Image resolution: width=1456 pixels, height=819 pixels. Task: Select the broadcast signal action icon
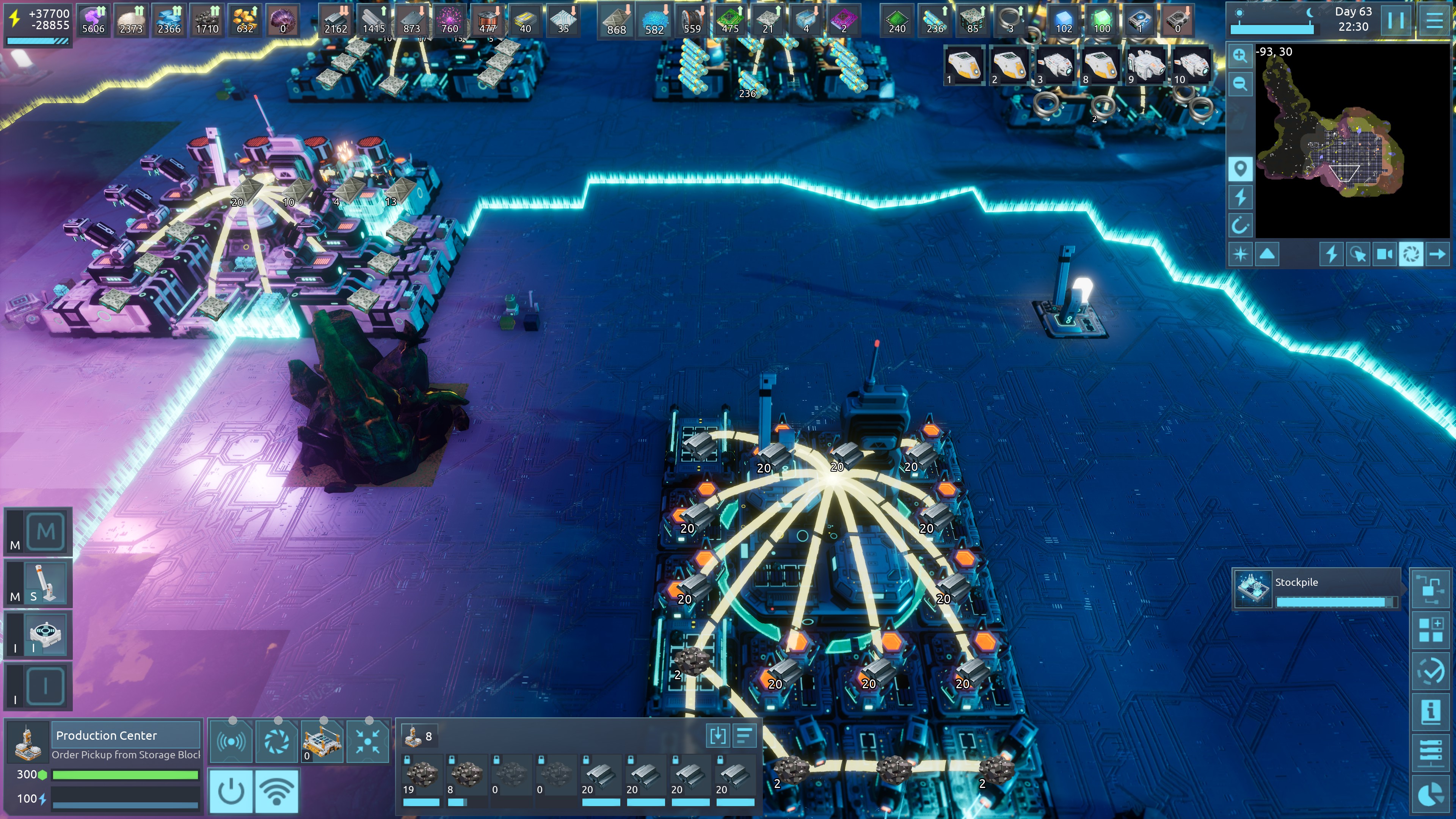point(231,741)
